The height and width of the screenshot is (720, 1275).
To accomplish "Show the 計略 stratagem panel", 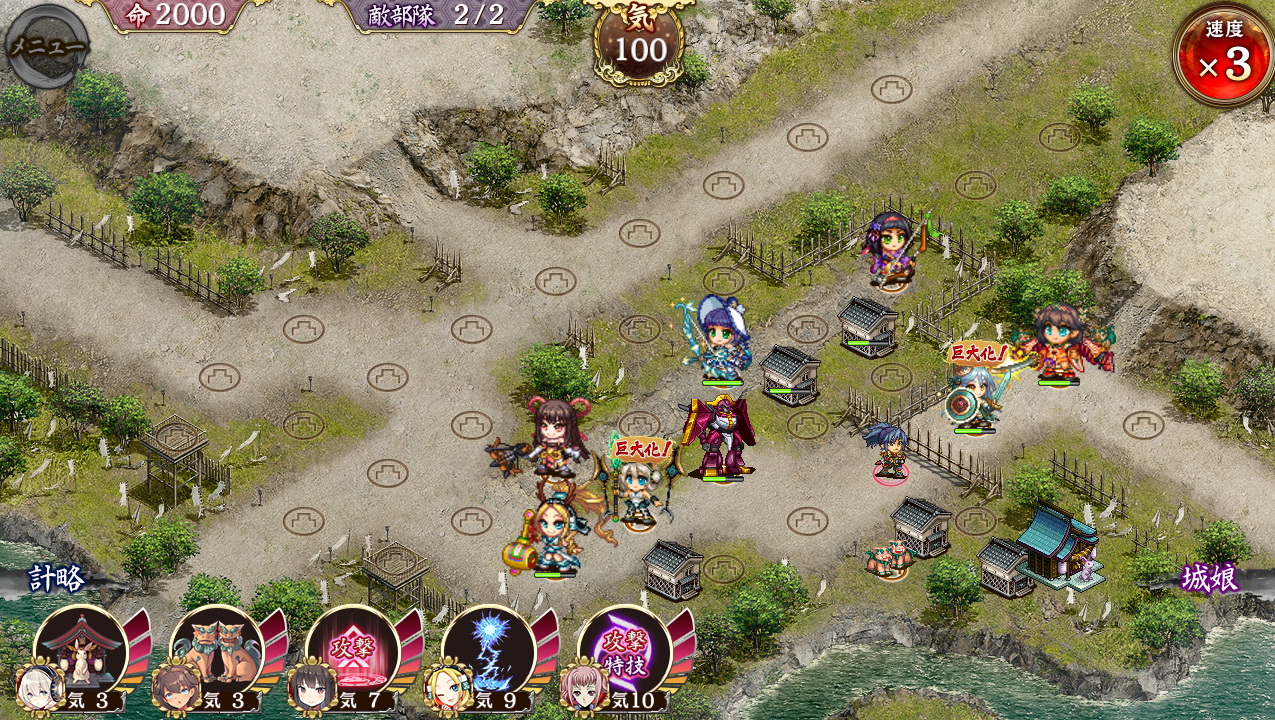I will pyautogui.click(x=57, y=579).
